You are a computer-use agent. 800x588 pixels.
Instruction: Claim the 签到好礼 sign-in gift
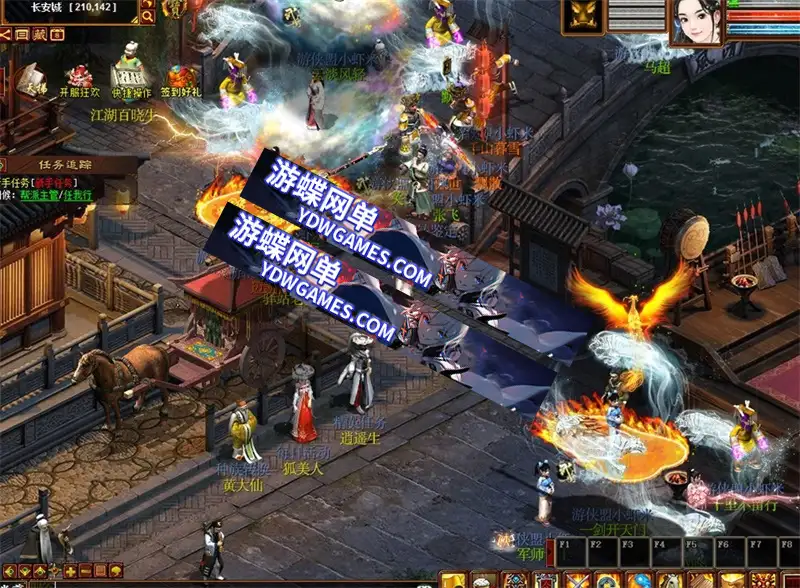pyautogui.click(x=182, y=79)
